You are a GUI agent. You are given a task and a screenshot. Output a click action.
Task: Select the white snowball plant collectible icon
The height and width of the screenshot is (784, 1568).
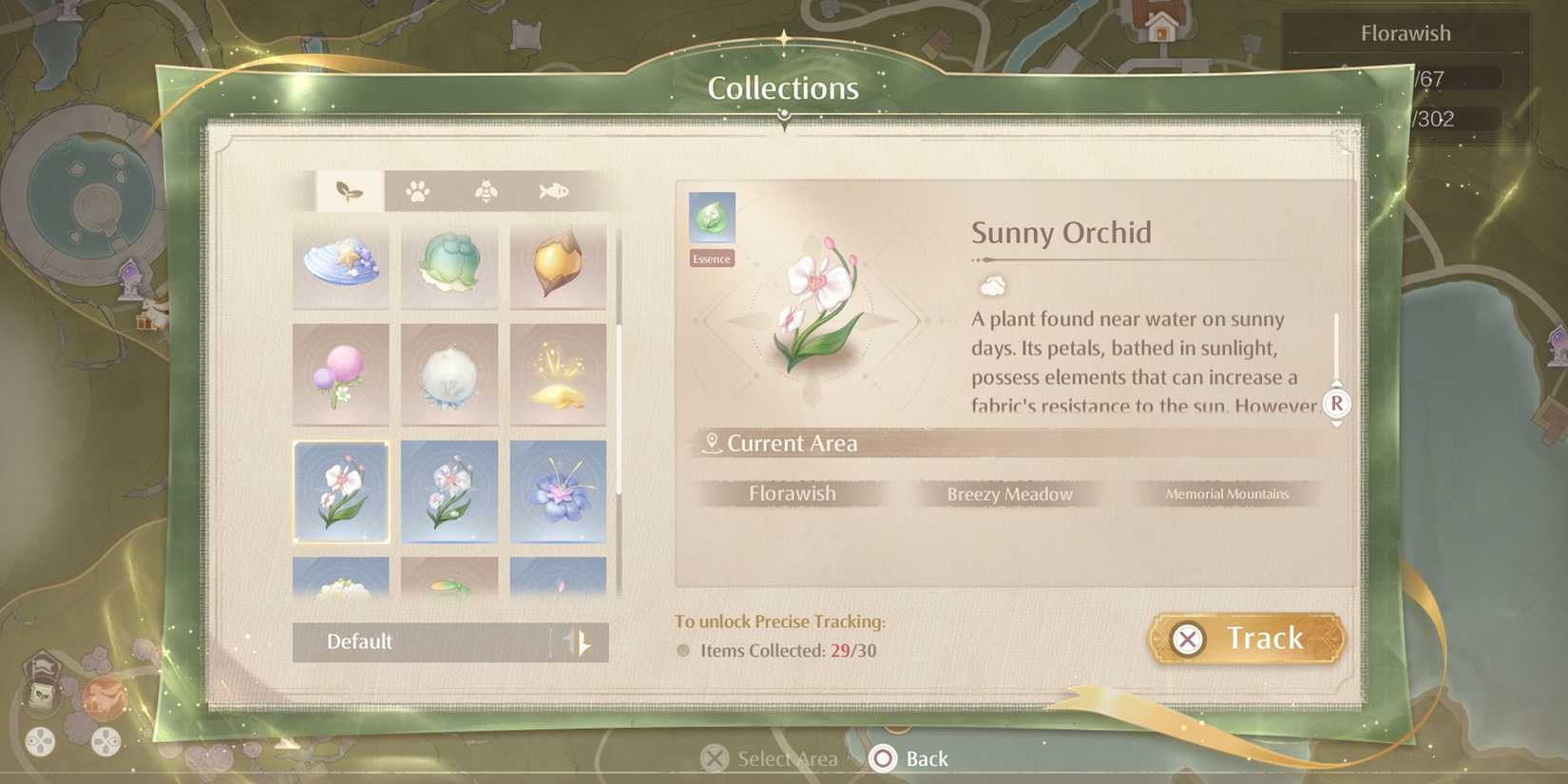coord(449,374)
